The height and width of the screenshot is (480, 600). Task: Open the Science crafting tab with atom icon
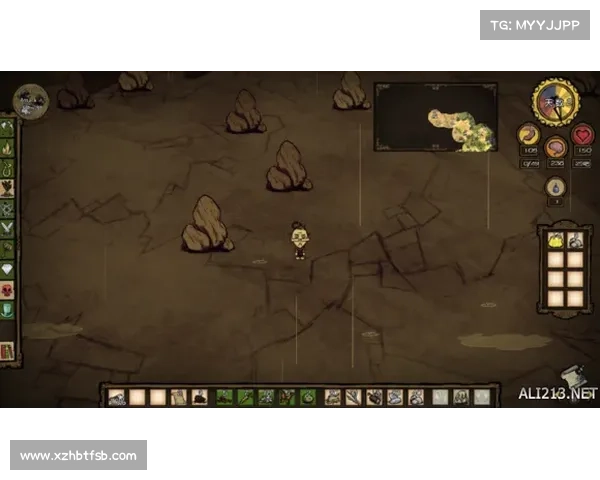(8, 210)
